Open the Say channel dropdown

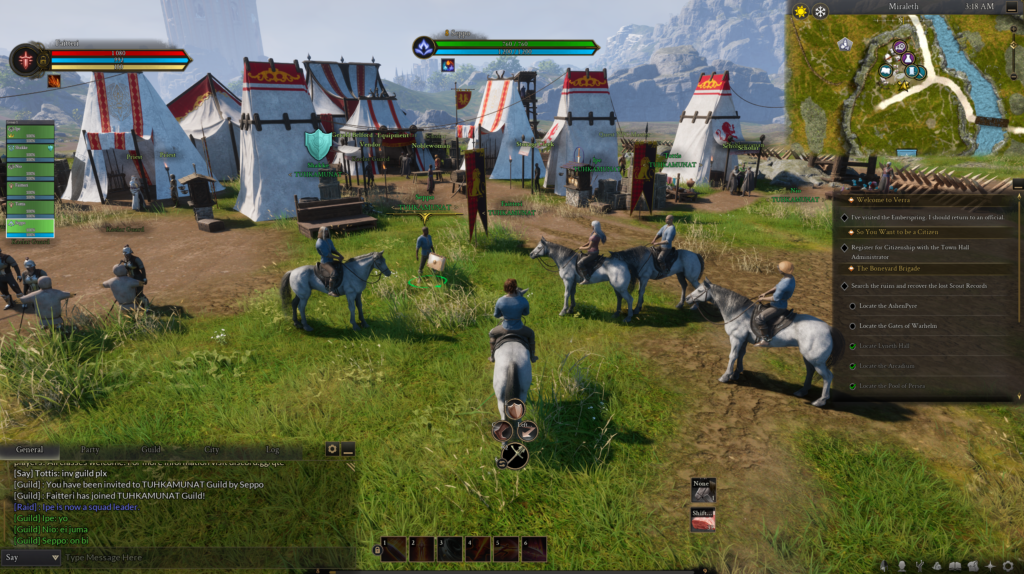pos(31,557)
